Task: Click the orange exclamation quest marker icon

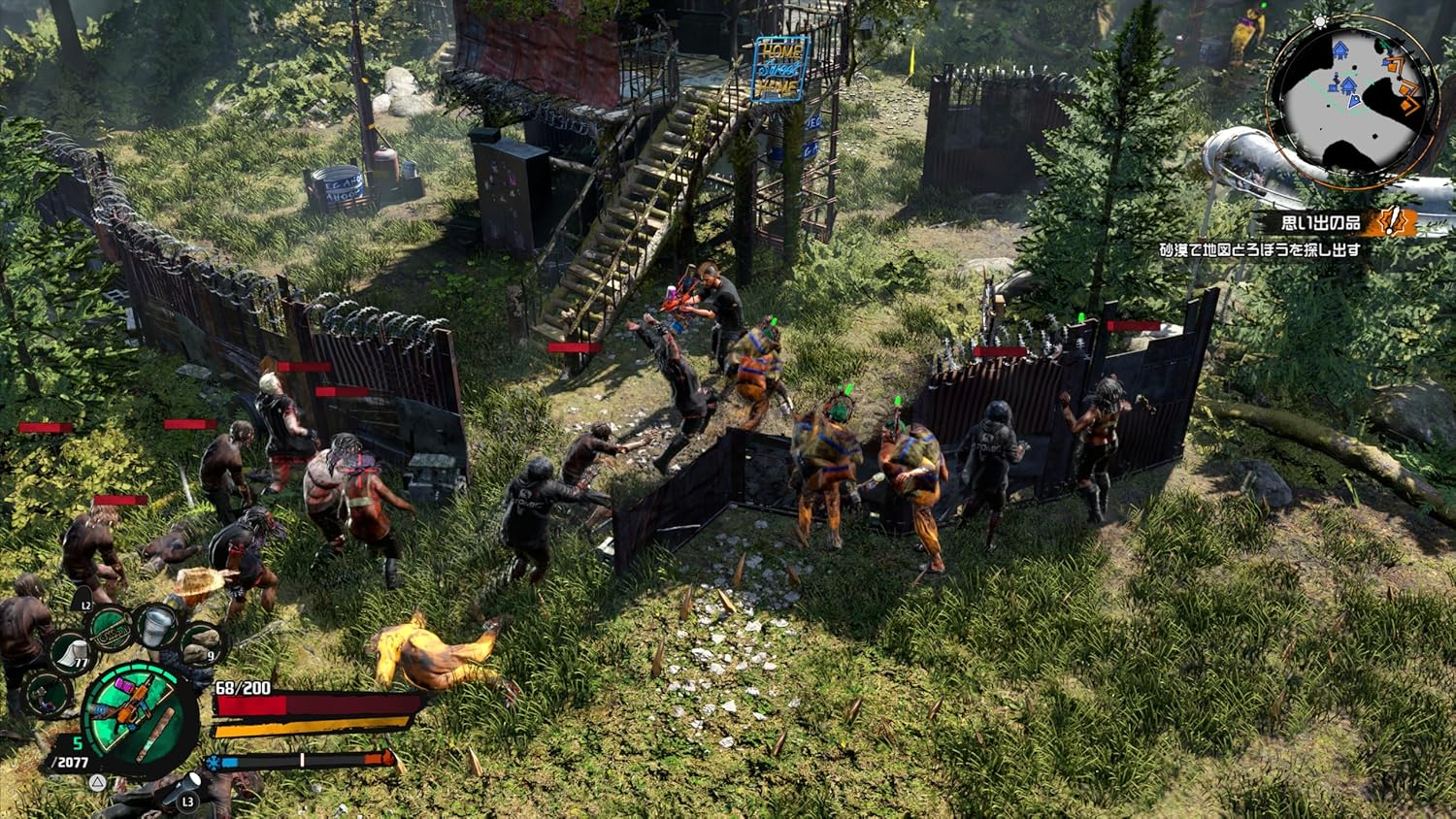Action: click(x=1394, y=221)
